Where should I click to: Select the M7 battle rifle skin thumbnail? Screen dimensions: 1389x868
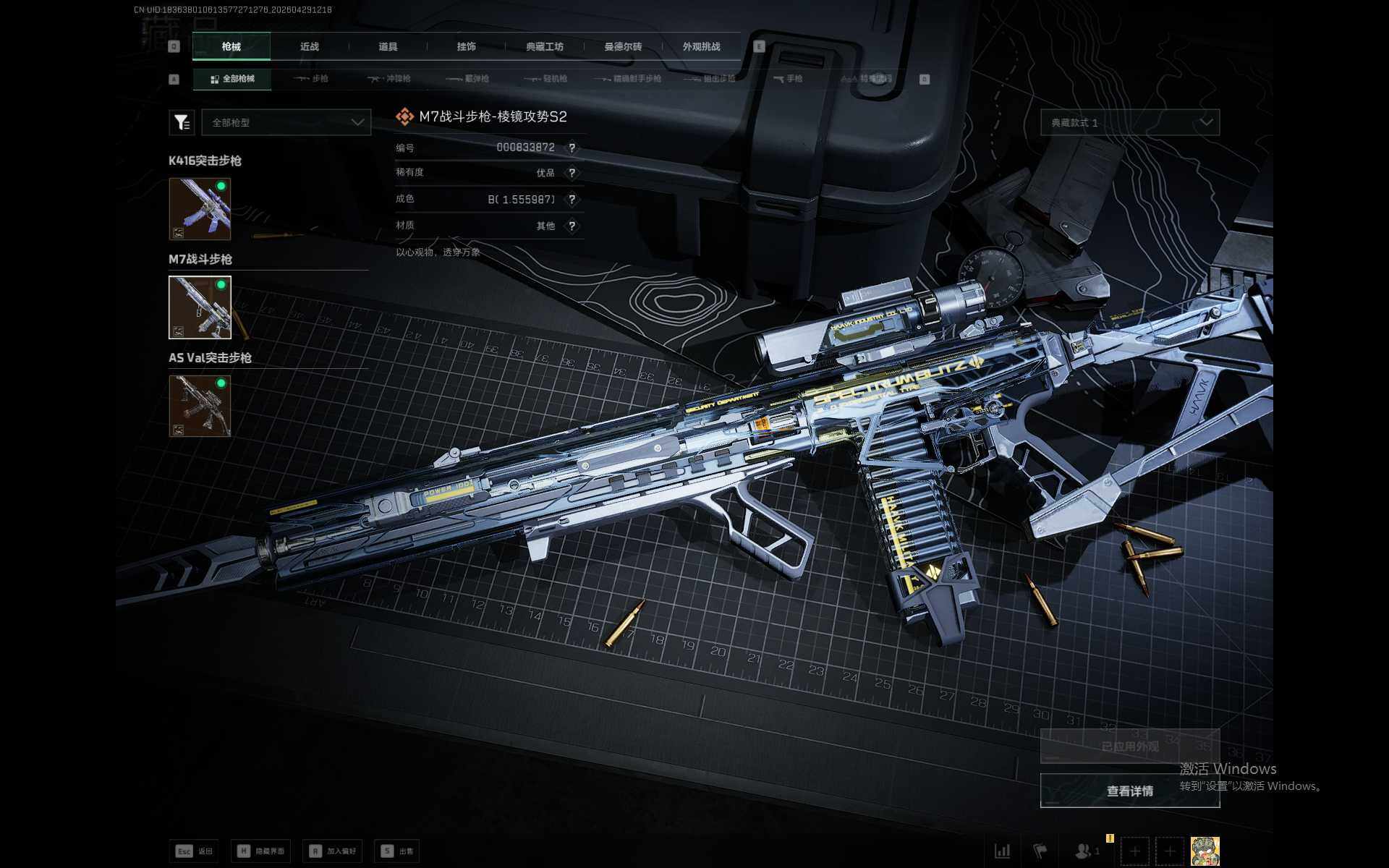coord(200,307)
